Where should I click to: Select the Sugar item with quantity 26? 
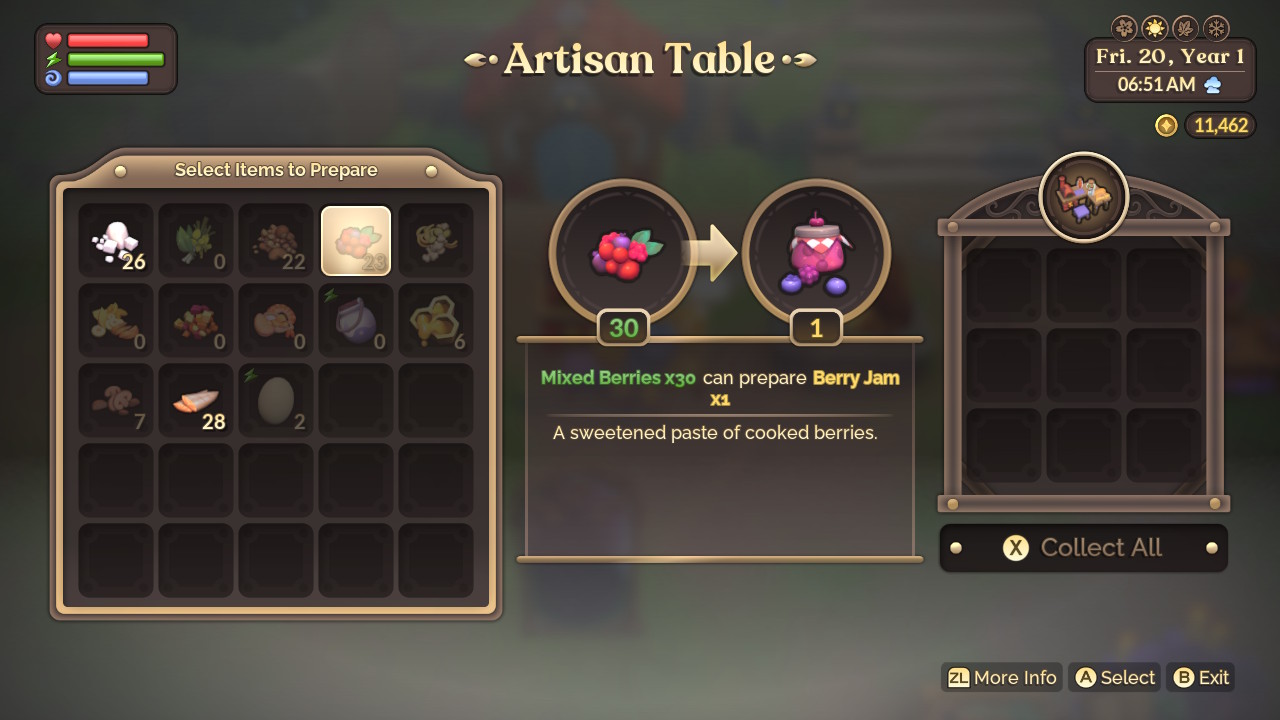(x=115, y=240)
